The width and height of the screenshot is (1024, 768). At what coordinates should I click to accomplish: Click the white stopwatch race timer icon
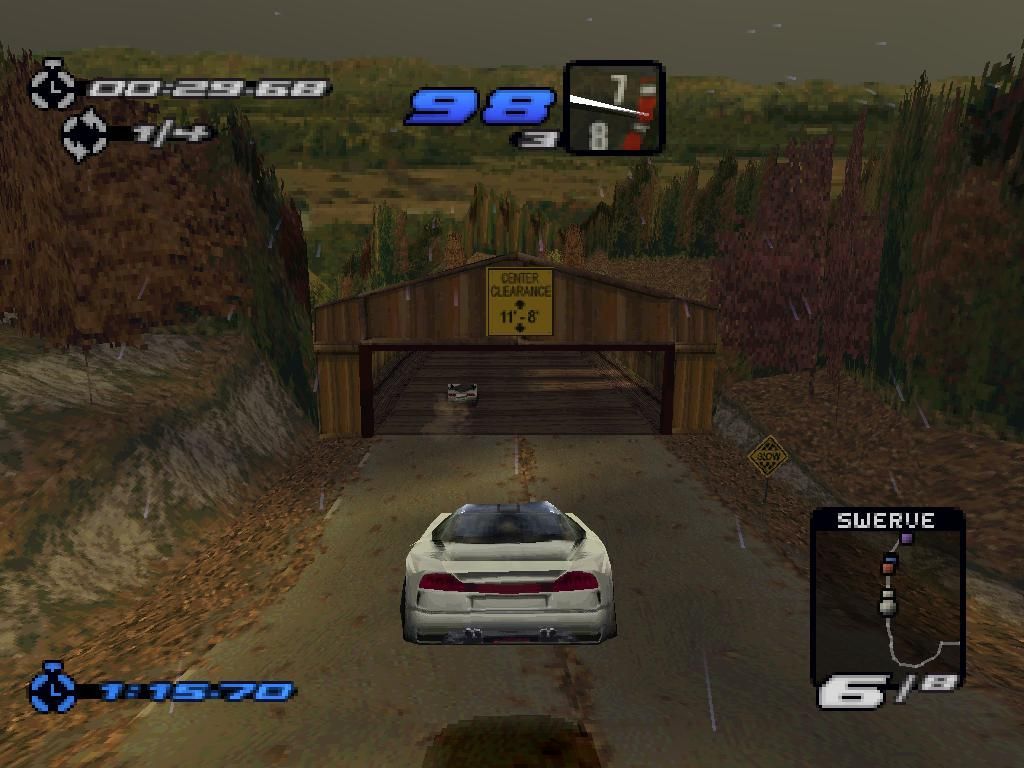click(53, 87)
